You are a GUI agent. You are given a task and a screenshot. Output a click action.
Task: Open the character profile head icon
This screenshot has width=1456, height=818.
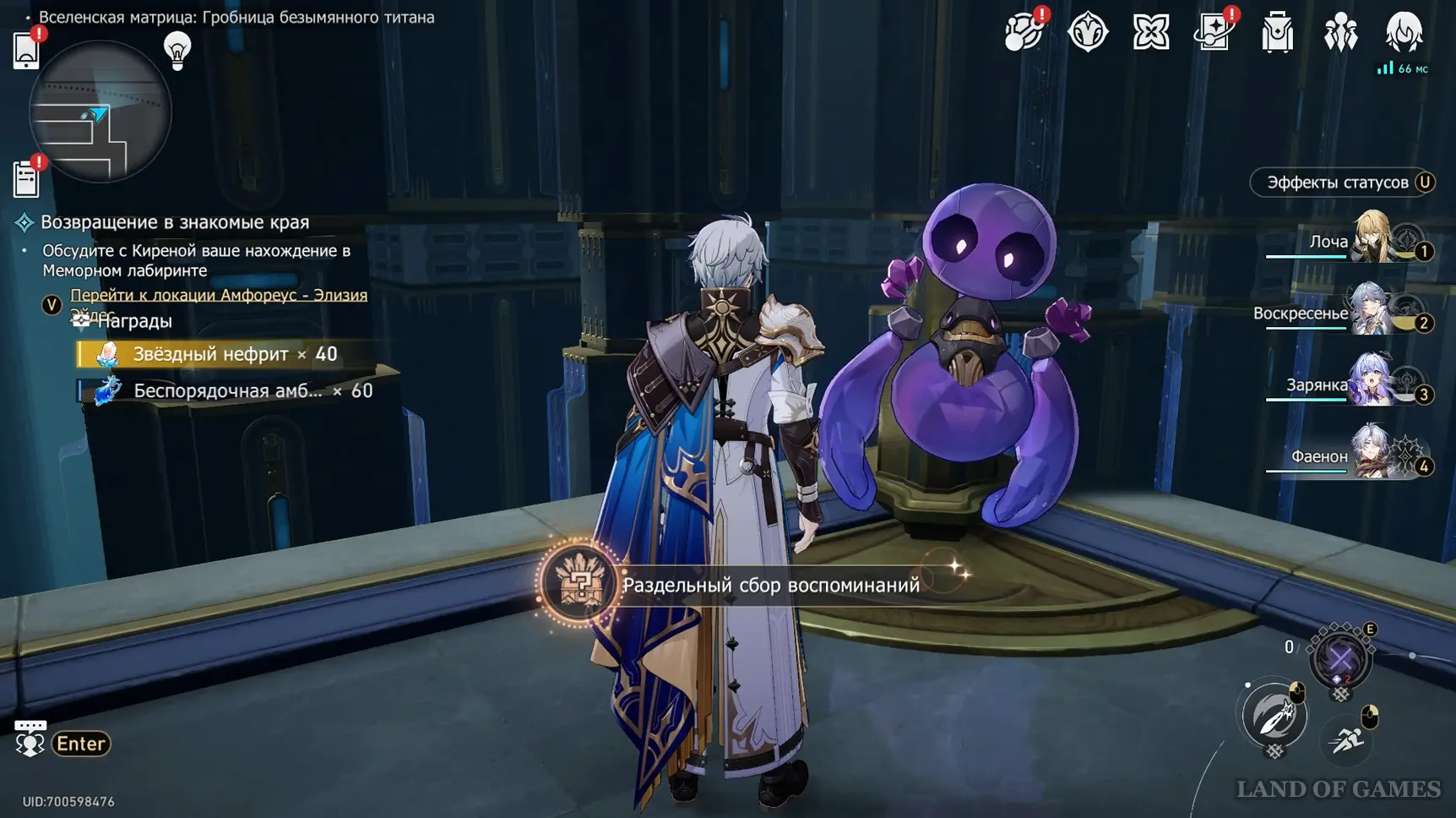click(x=1404, y=32)
